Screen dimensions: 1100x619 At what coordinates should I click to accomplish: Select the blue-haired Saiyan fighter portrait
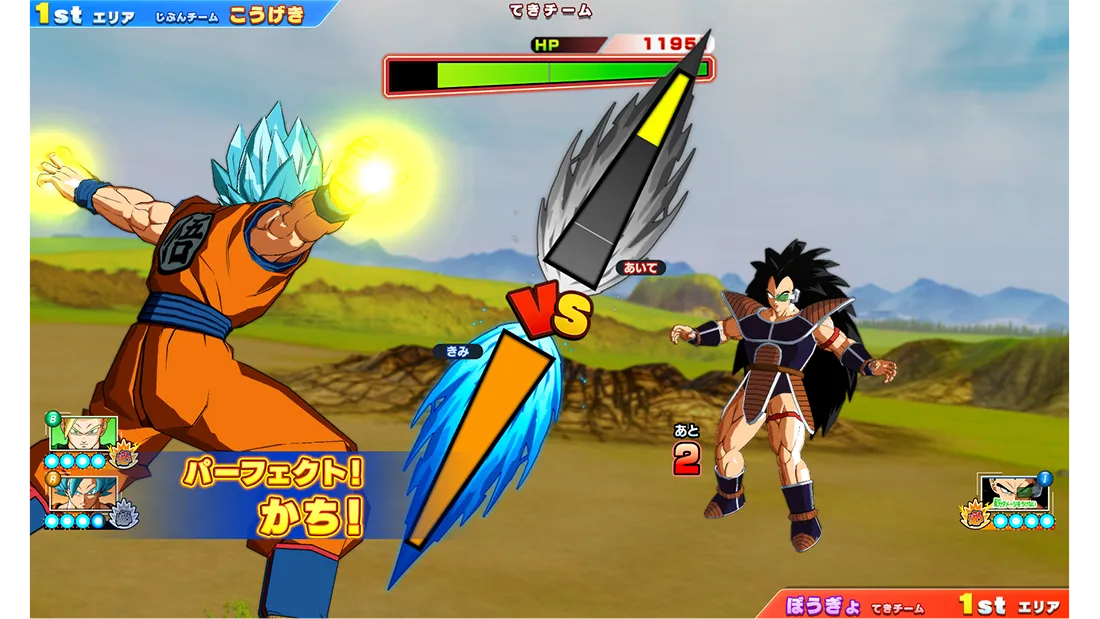point(84,494)
